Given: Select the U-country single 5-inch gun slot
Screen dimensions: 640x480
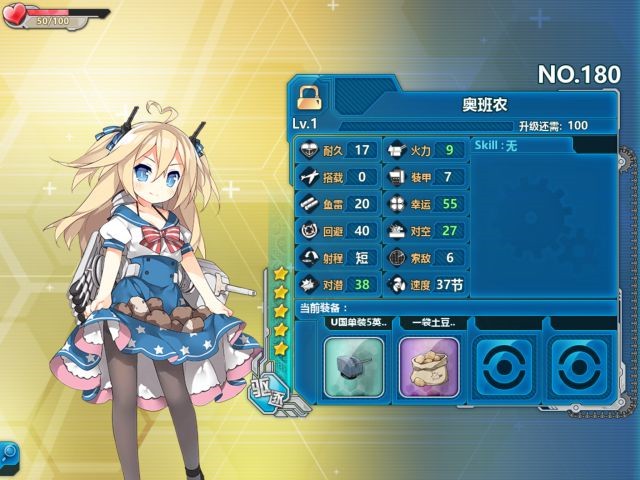Looking at the screenshot, I should pos(354,365).
